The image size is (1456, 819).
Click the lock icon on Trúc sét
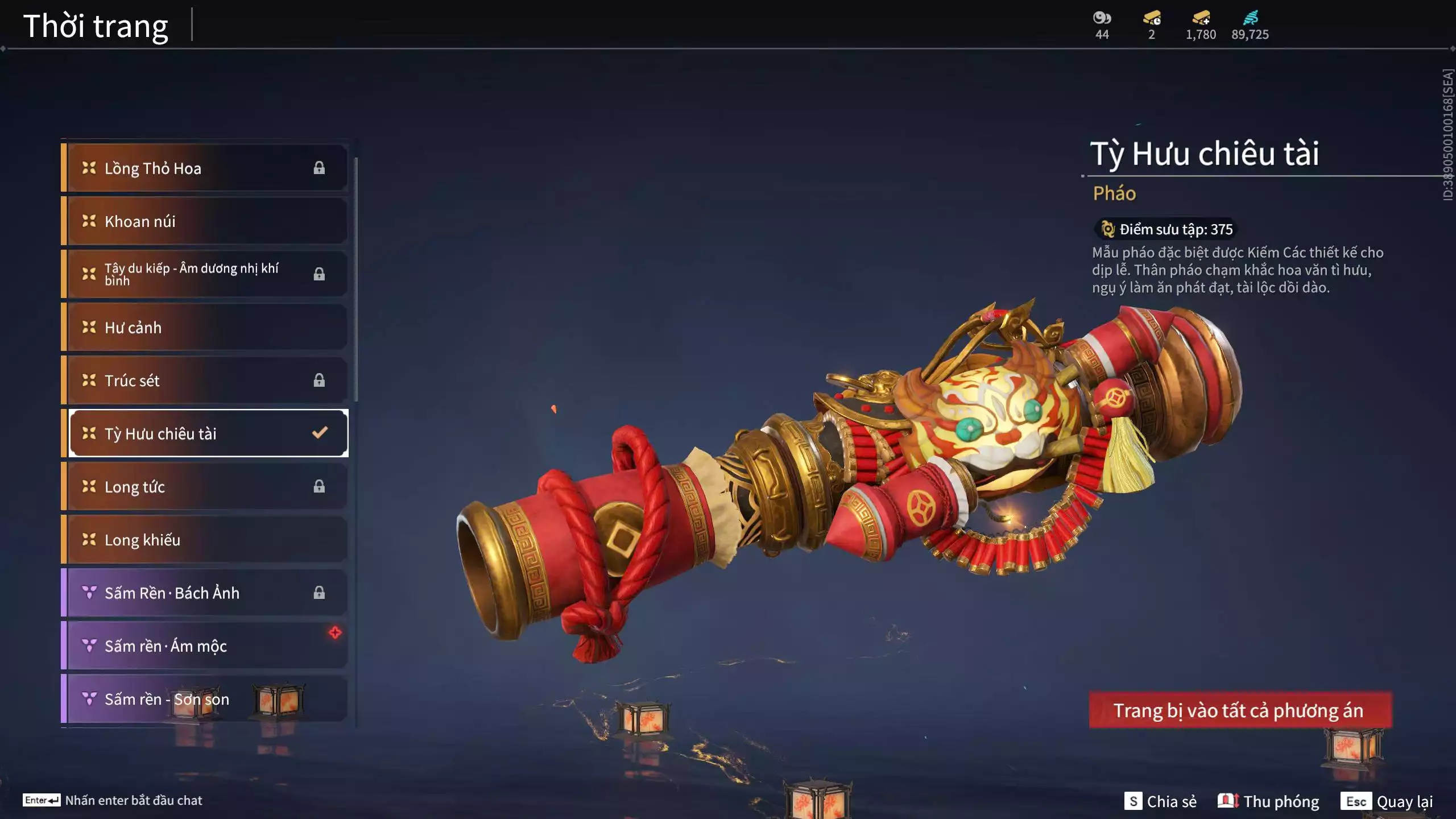[319, 380]
